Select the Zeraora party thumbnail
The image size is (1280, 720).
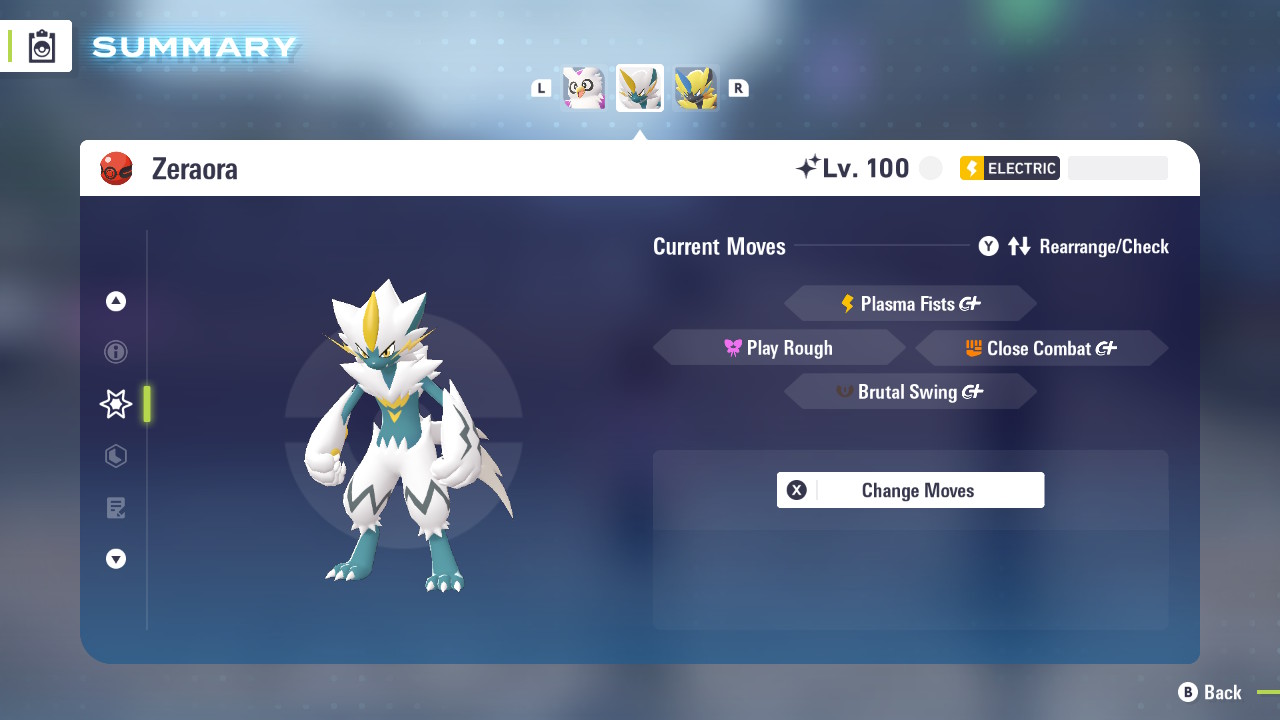click(x=640, y=88)
